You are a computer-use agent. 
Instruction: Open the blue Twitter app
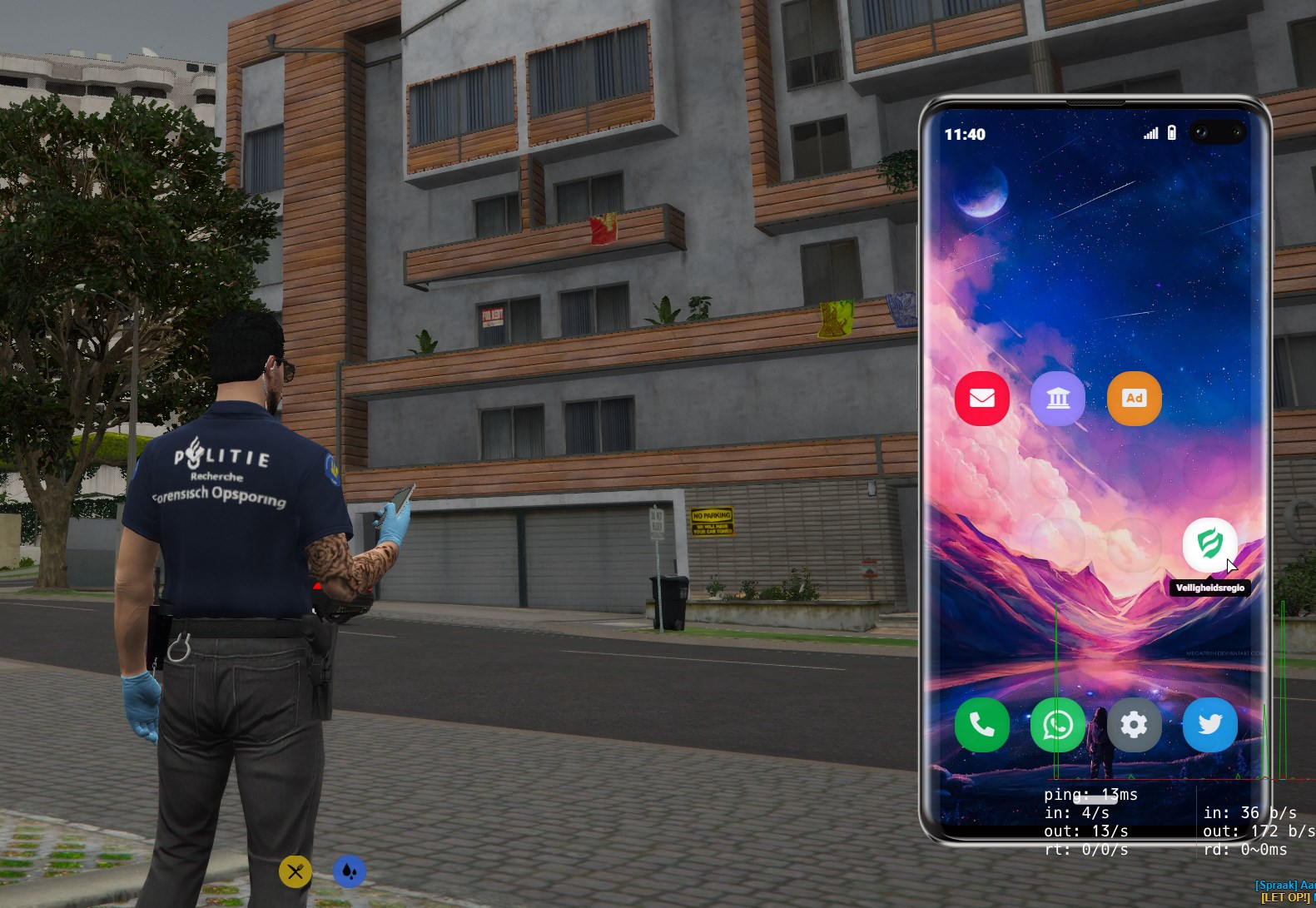click(1209, 725)
